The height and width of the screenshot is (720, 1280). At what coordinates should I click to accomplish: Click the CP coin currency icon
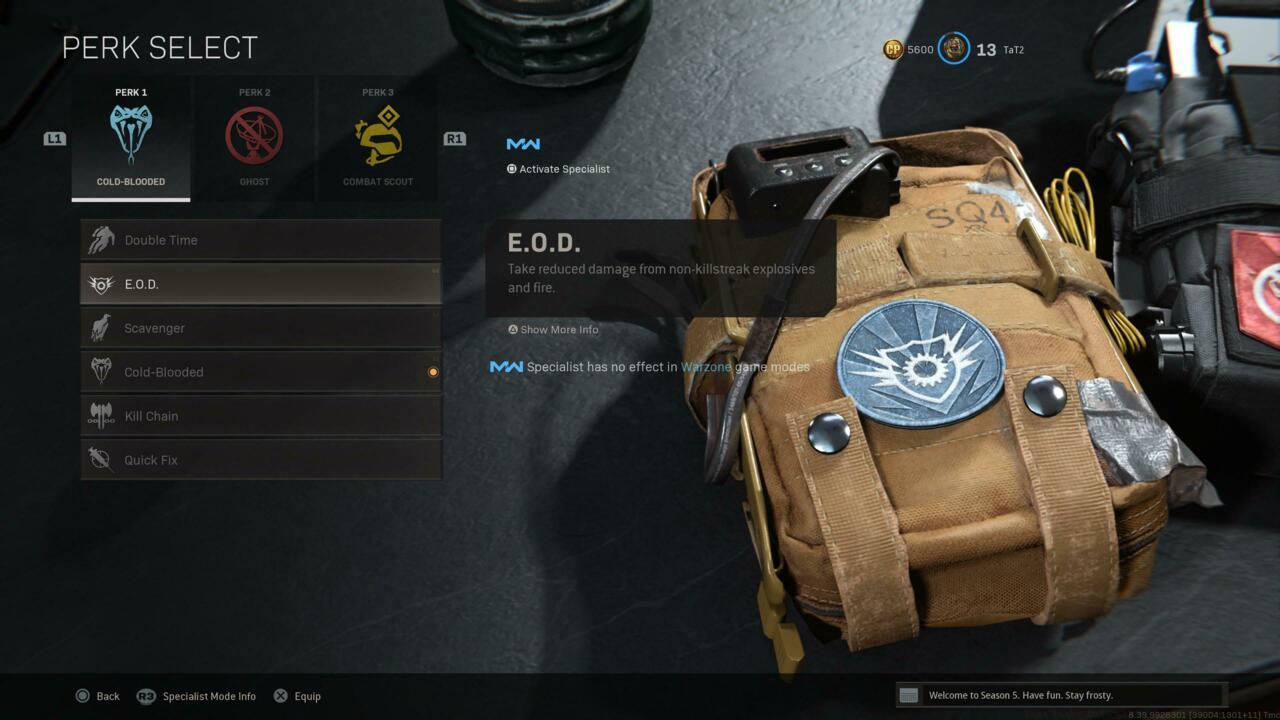click(x=893, y=49)
